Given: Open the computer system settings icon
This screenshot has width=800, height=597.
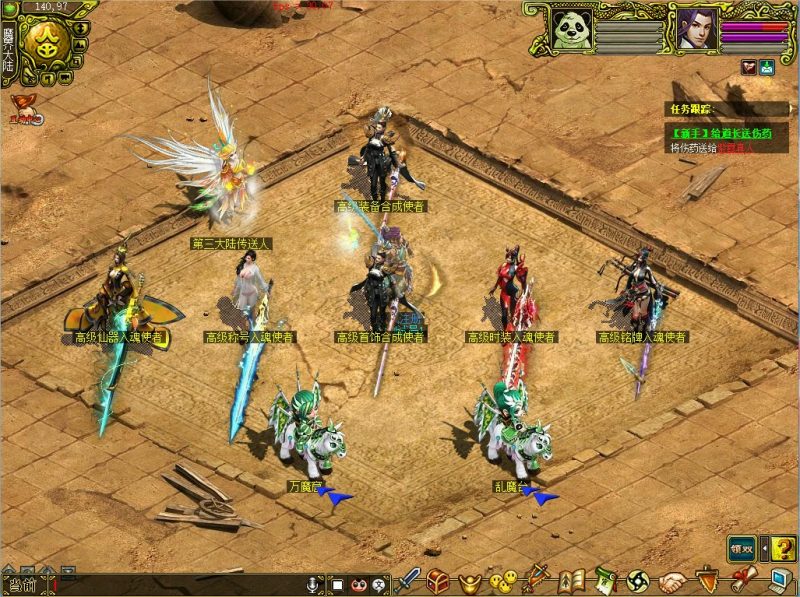Looking at the screenshot, I should click(x=778, y=580).
